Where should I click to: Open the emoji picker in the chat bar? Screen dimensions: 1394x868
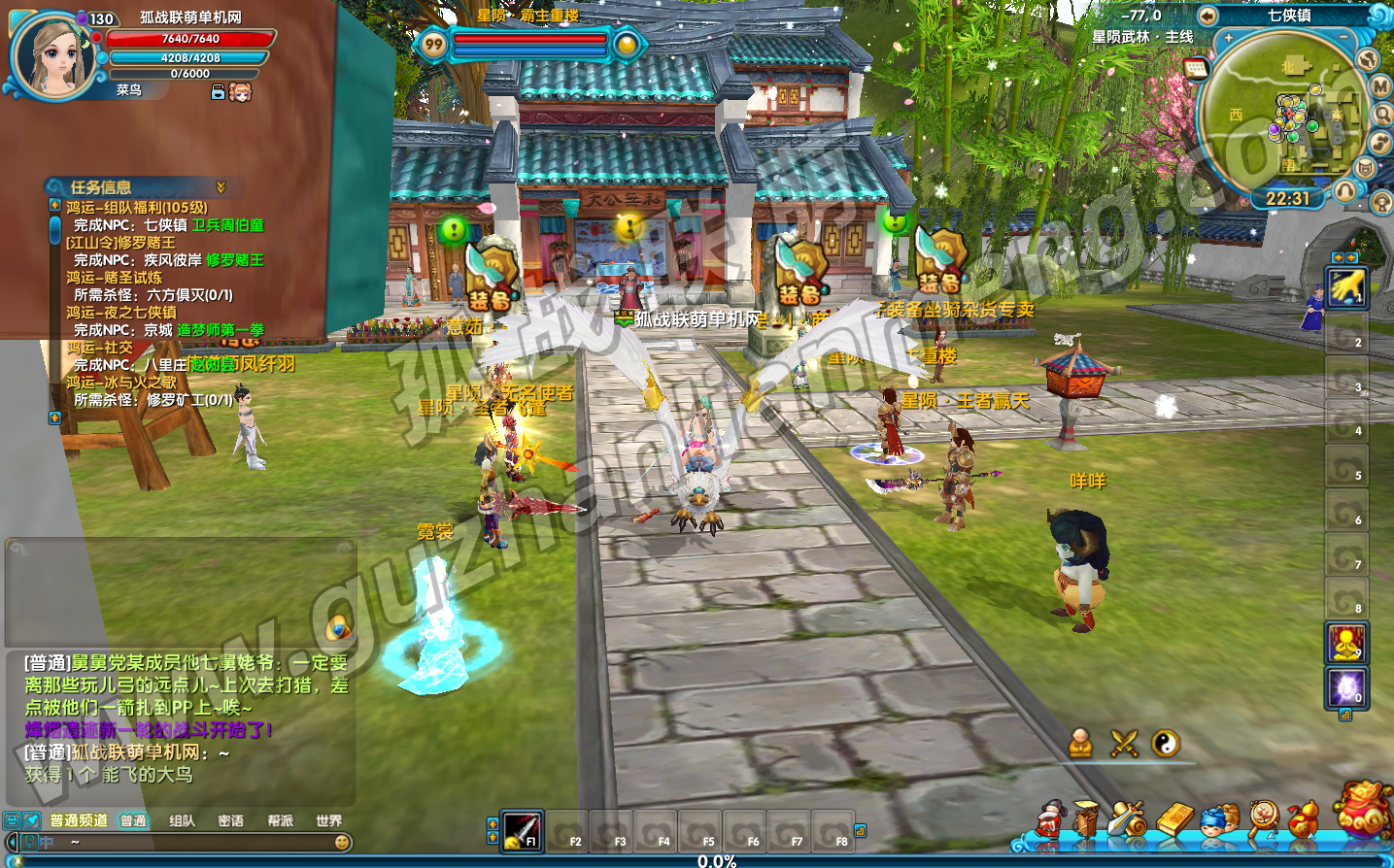pos(342,843)
